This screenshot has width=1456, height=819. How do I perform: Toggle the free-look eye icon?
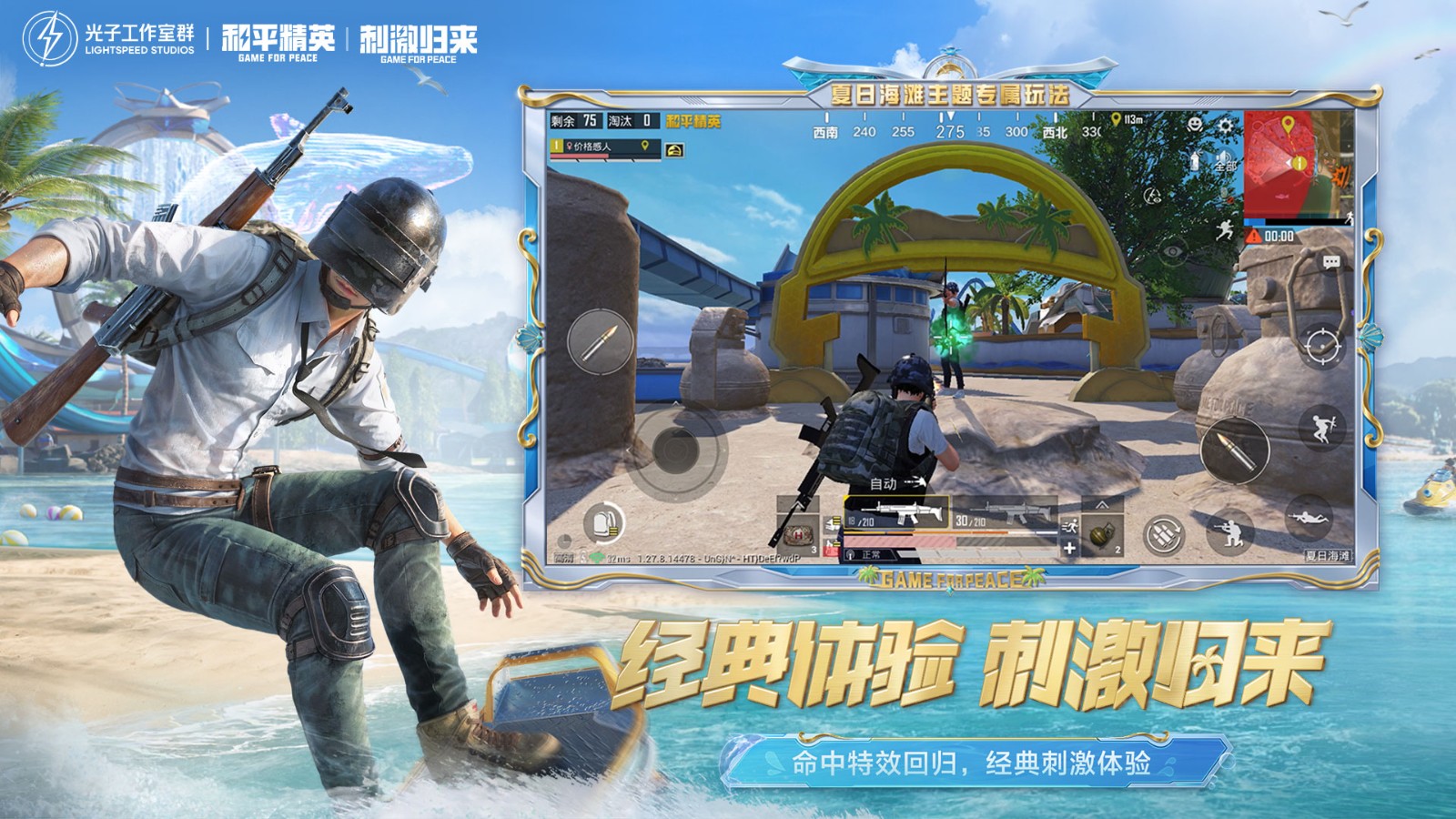(1171, 253)
